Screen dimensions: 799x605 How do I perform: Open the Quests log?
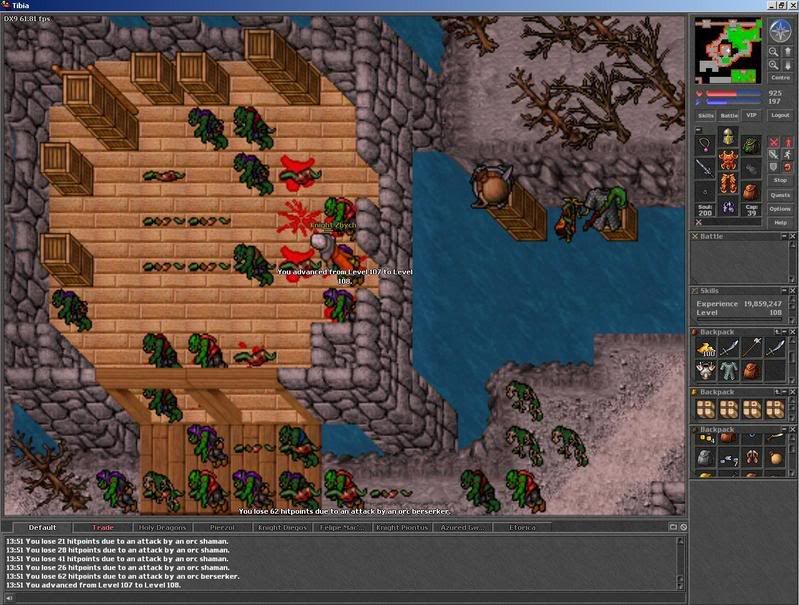coord(780,195)
